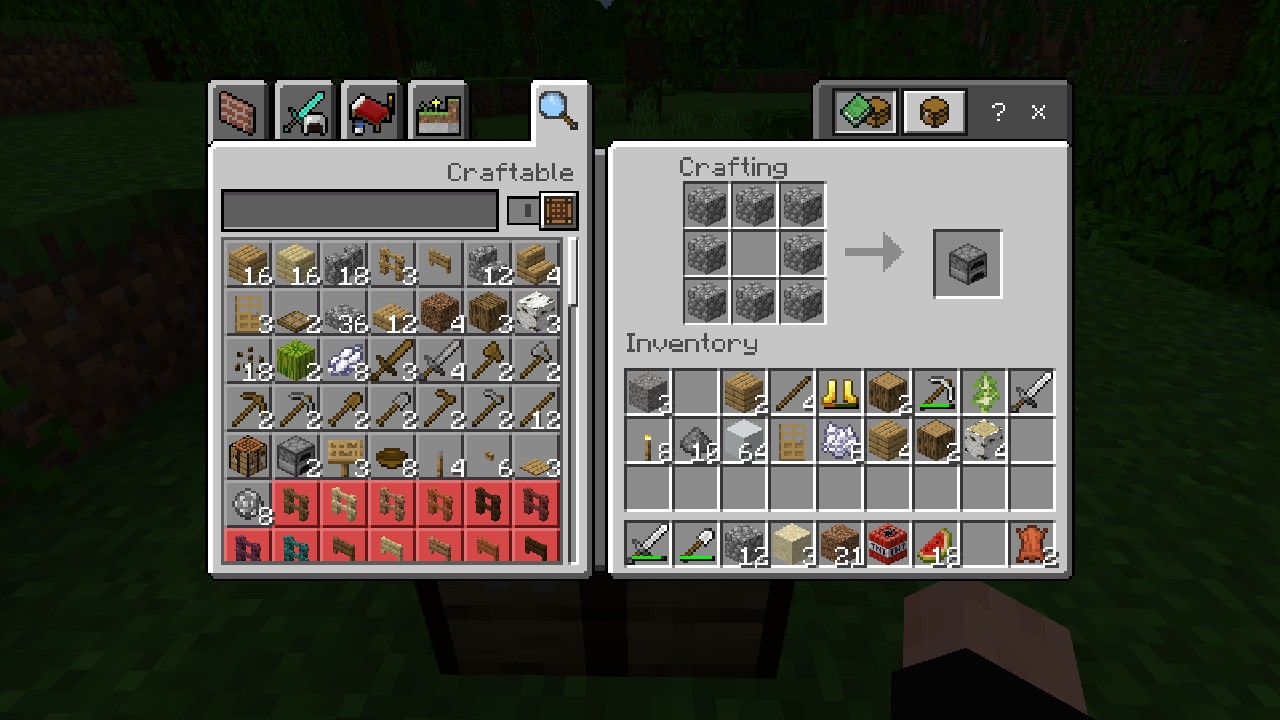Viewport: 1280px width, 720px height.
Task: Open the Construction tab with the brick icon
Action: pos(238,110)
